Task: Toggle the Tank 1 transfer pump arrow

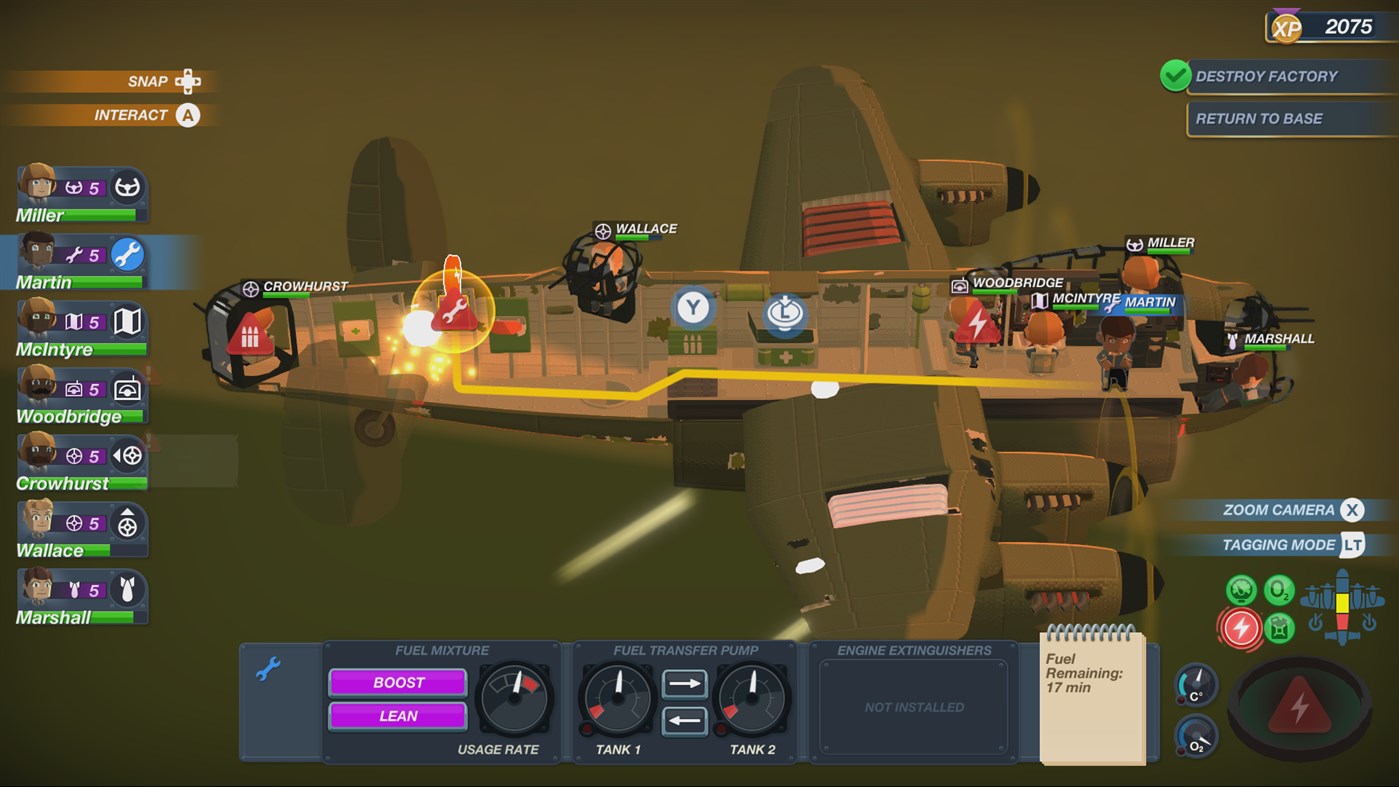Action: [x=683, y=686]
